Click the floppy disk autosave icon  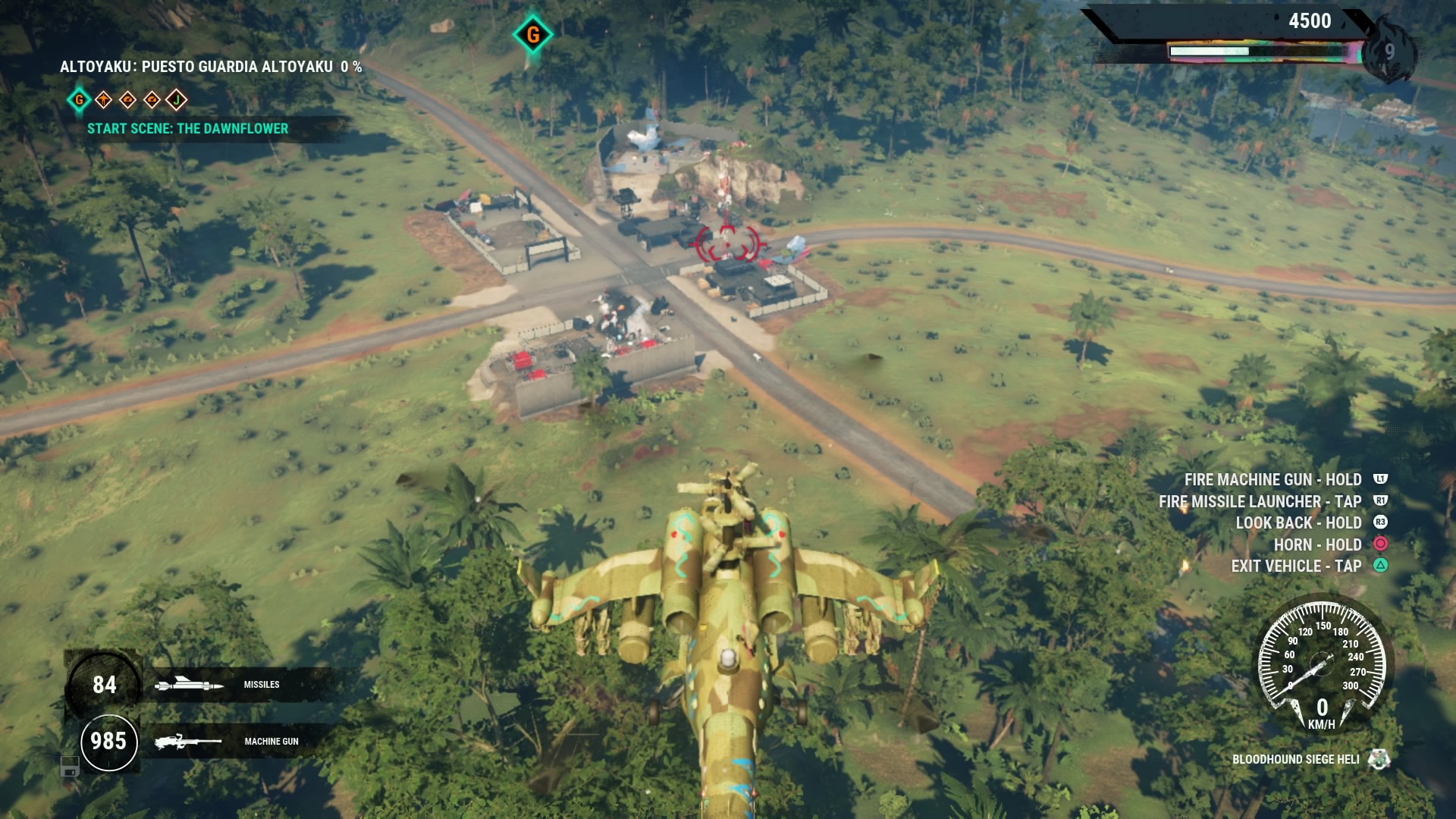(70, 767)
